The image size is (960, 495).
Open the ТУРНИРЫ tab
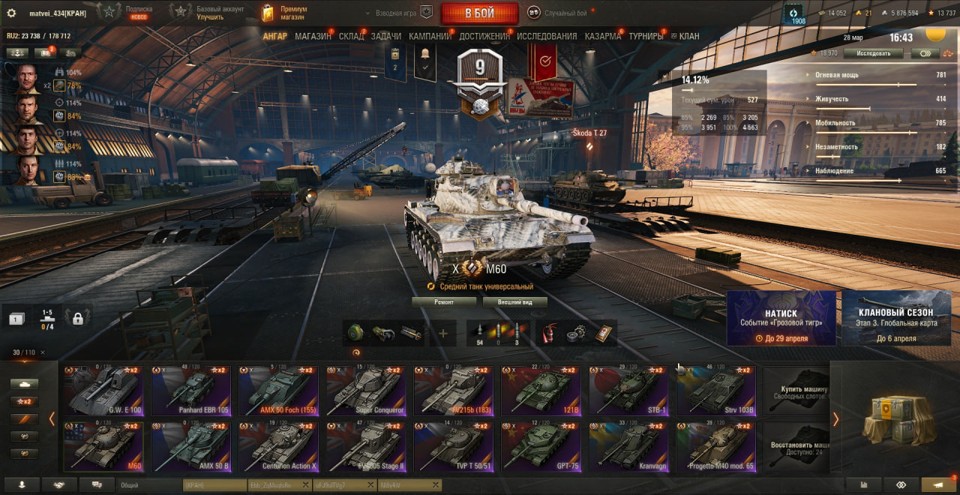point(645,36)
